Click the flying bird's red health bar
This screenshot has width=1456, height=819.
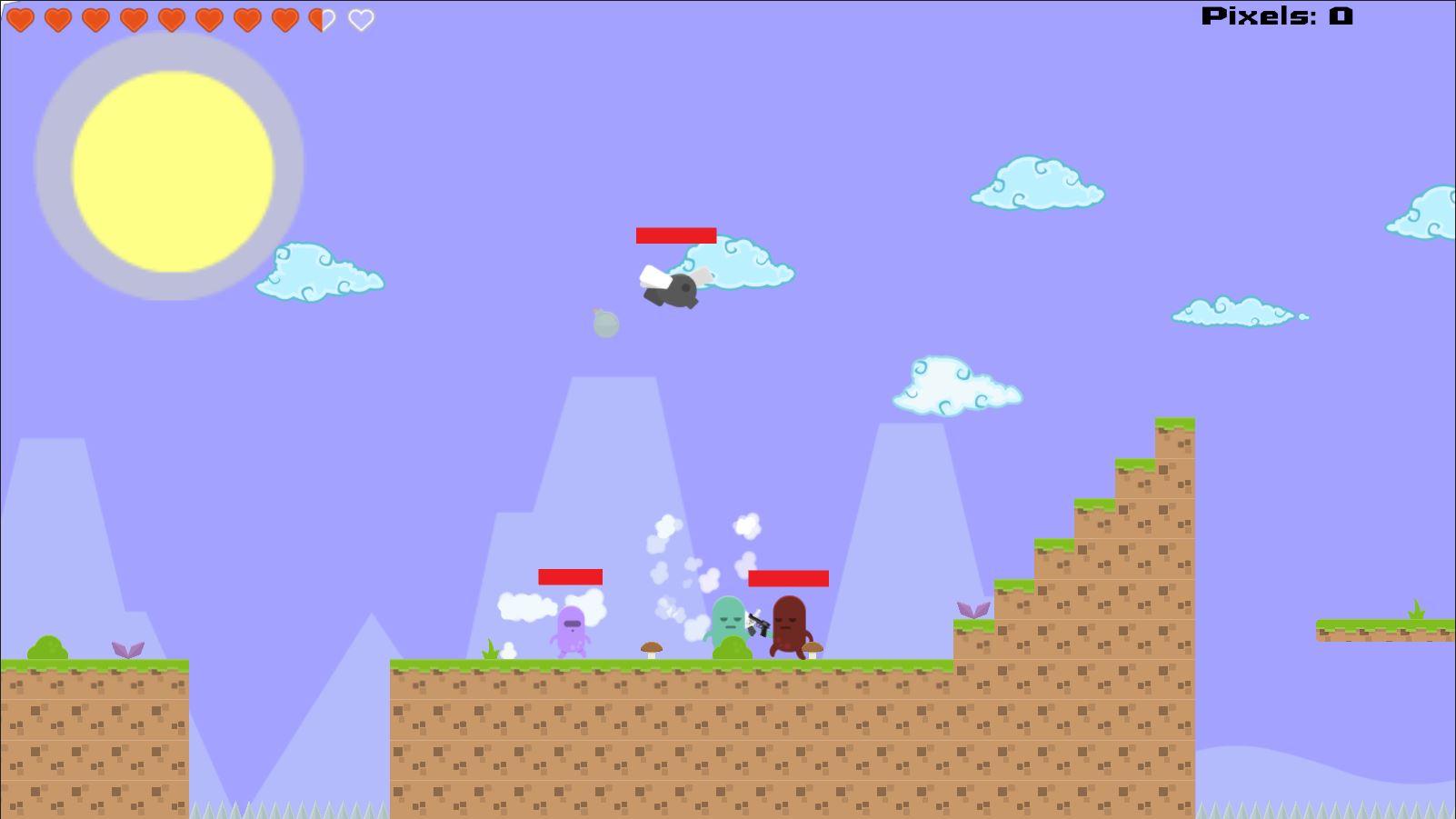click(x=676, y=236)
